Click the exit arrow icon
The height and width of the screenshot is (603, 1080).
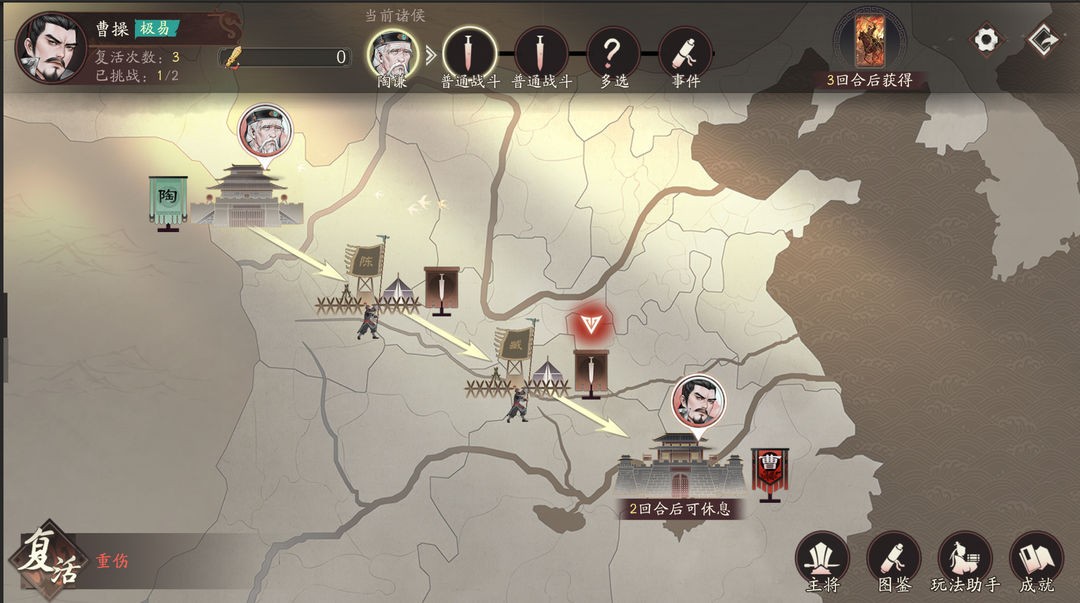(x=1043, y=39)
